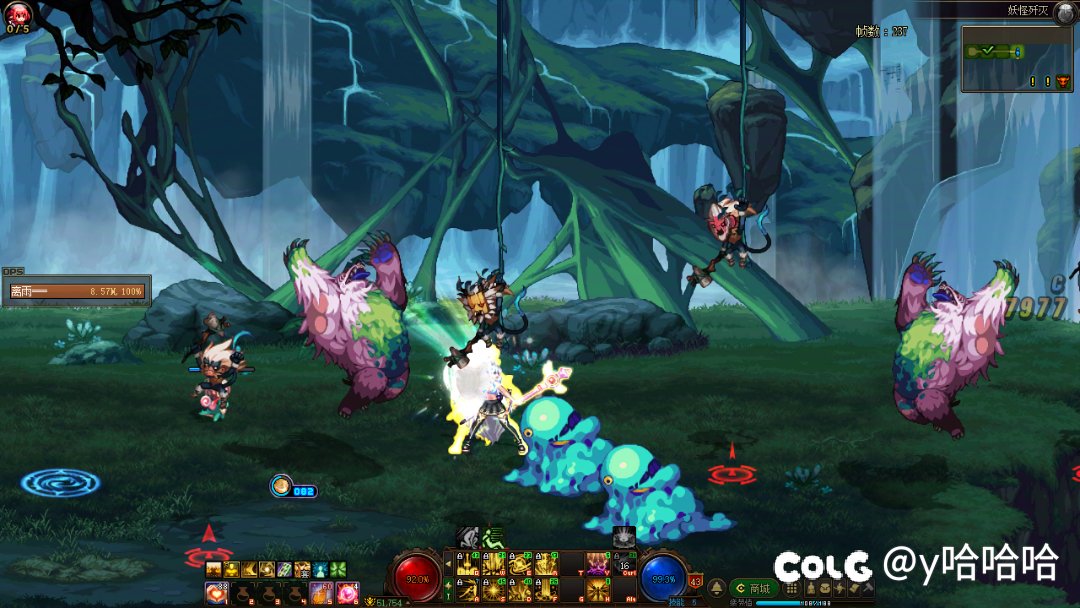The height and width of the screenshot is (608, 1080).
Task: Click the level 43 badge
Action: [x=695, y=582]
